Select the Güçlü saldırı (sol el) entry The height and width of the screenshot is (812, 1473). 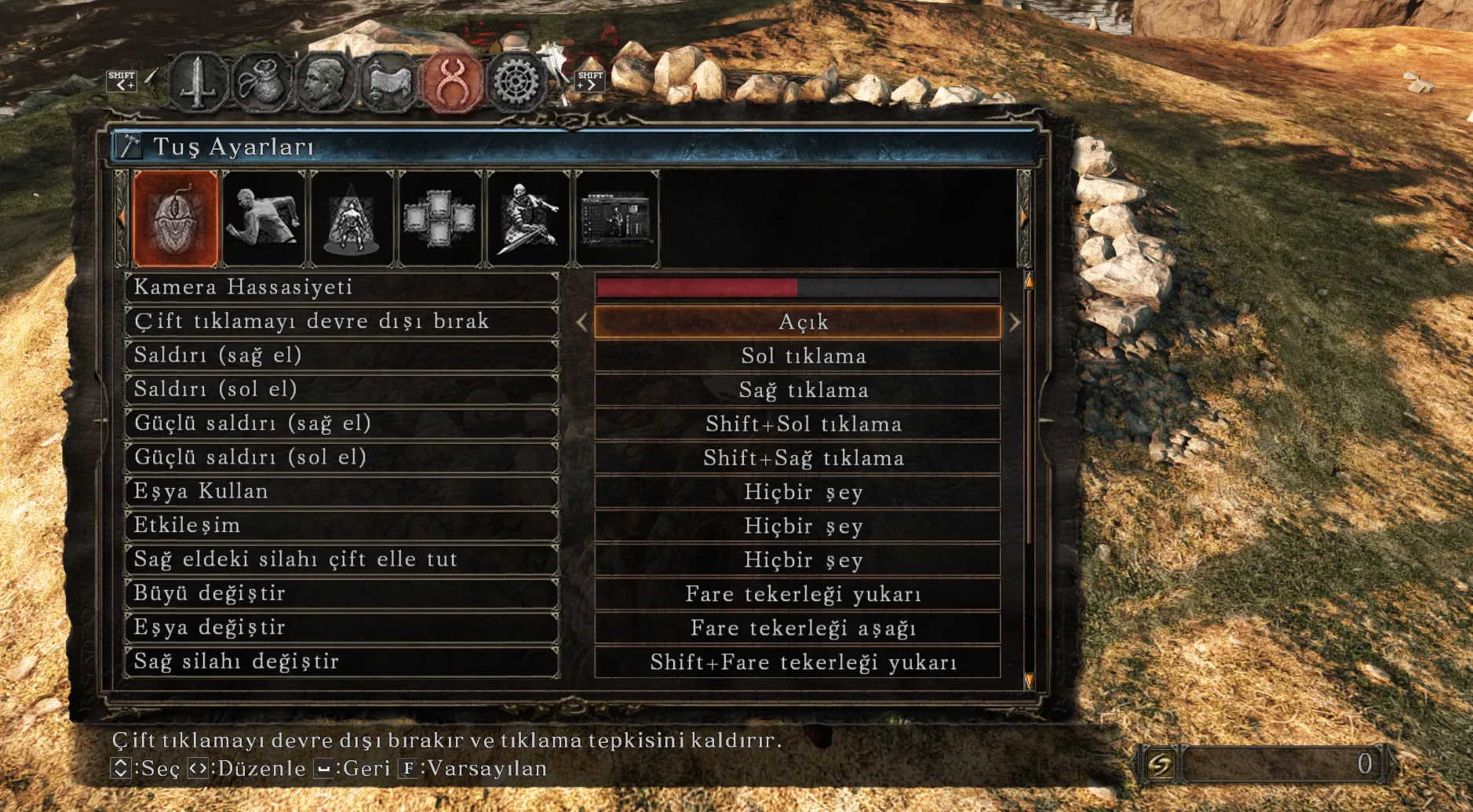click(341, 457)
